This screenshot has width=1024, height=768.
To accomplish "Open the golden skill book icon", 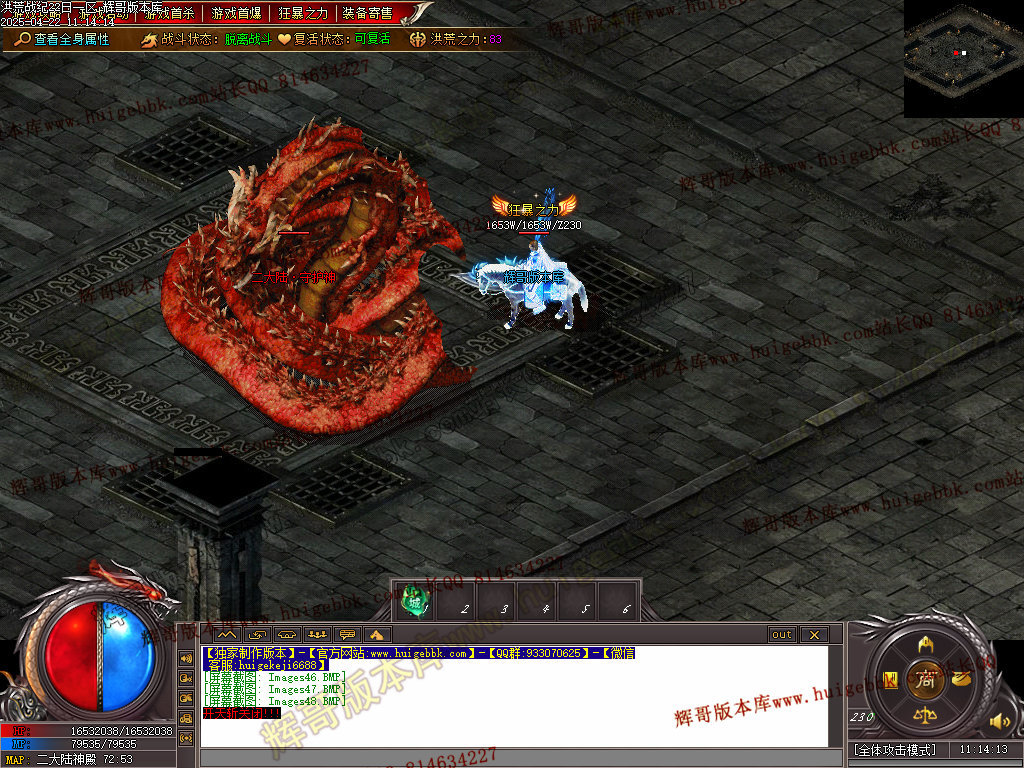I will [890, 680].
